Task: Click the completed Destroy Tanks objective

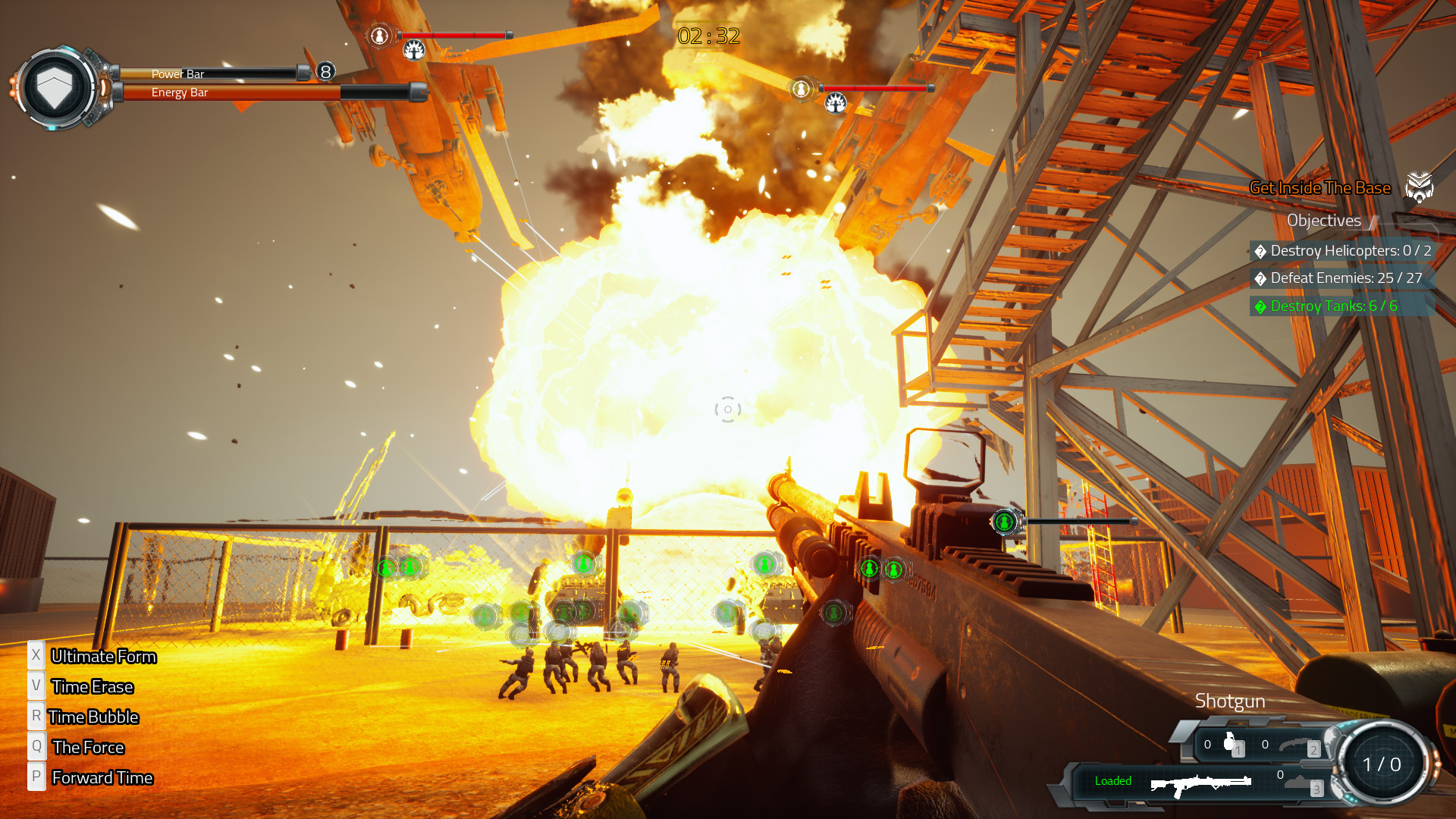Action: coord(1333,306)
